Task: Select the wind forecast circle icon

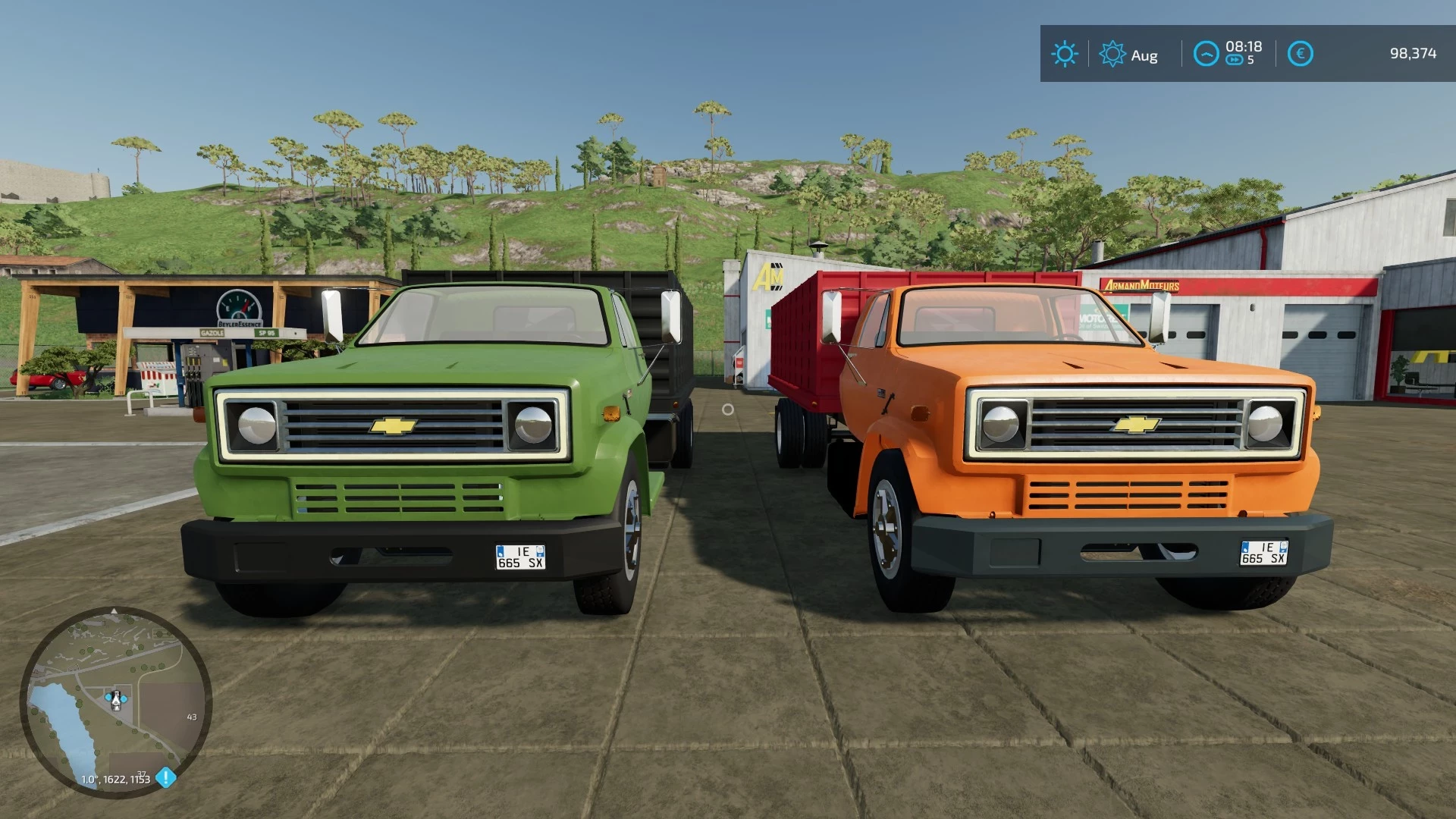Action: (x=1205, y=52)
